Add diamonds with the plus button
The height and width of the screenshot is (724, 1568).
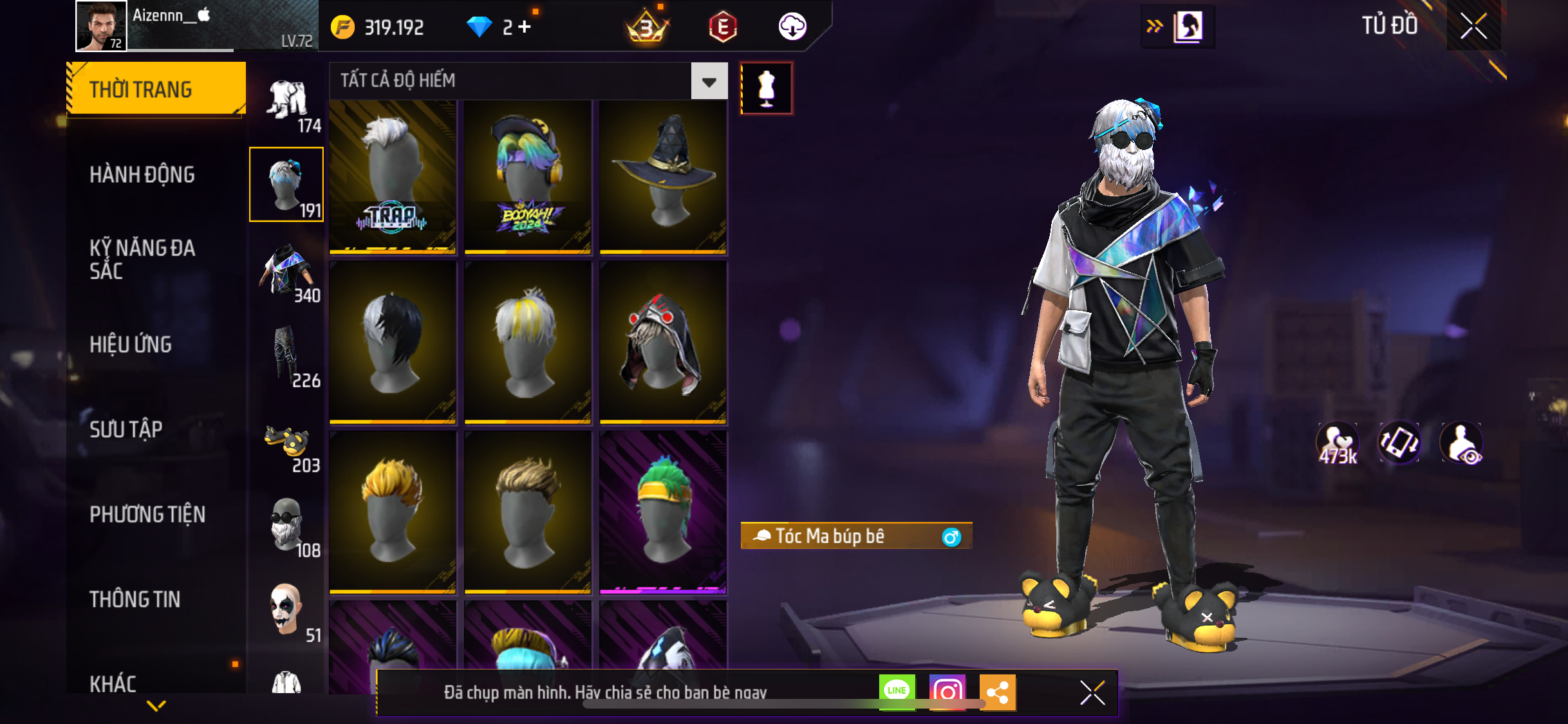(525, 27)
